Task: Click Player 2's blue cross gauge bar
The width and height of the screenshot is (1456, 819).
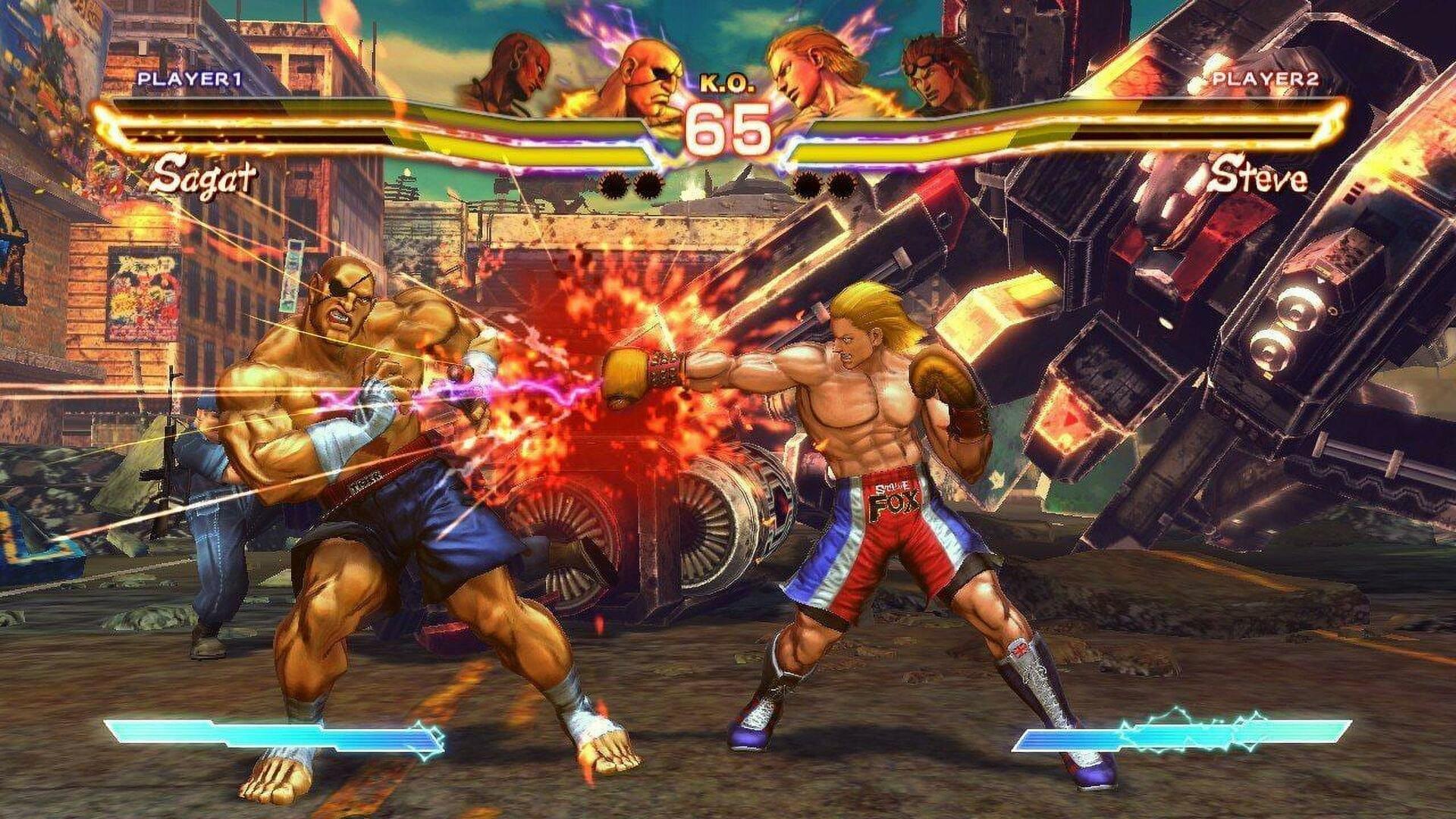Action: pos(1213,732)
